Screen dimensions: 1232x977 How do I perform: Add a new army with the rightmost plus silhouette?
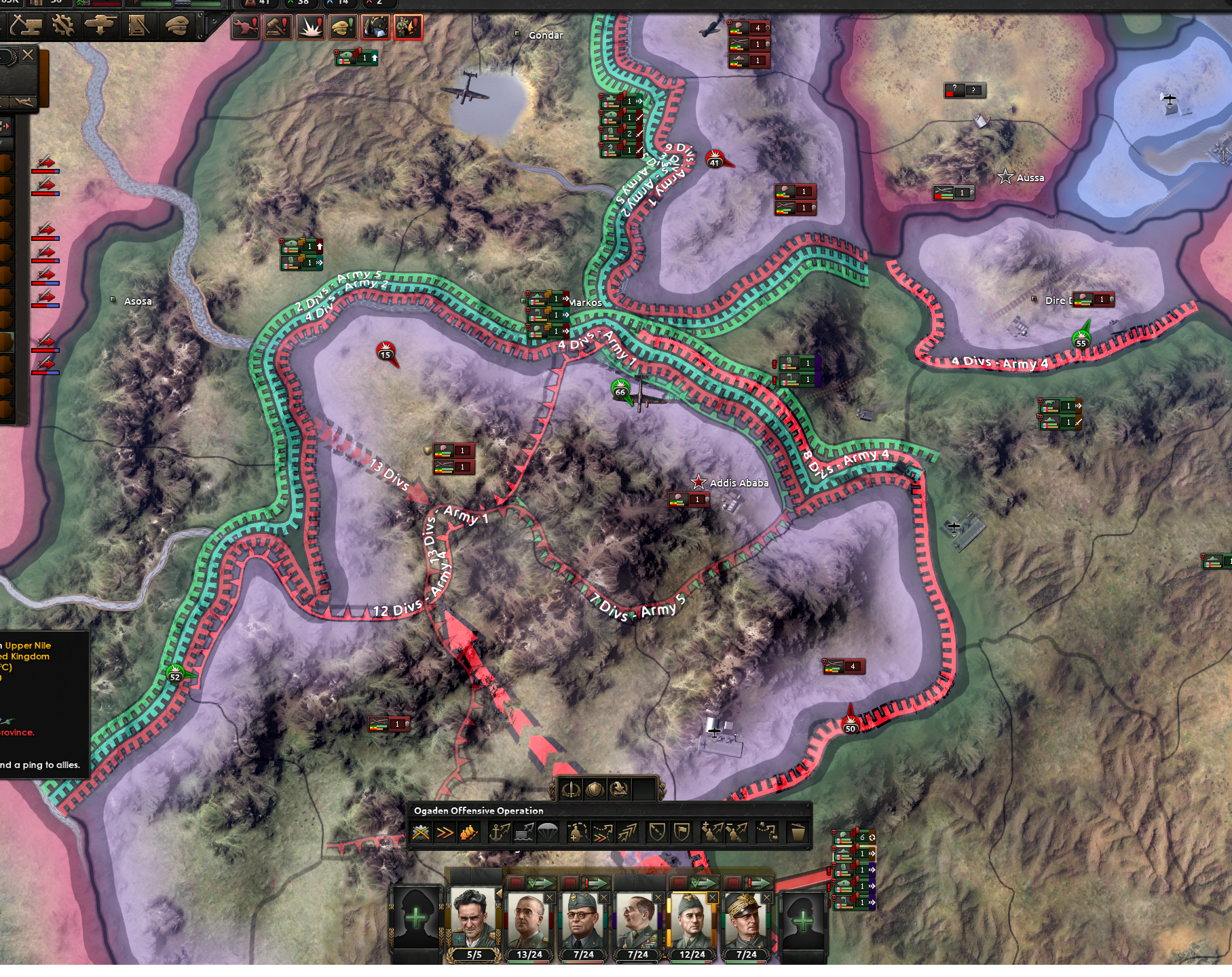[x=803, y=921]
